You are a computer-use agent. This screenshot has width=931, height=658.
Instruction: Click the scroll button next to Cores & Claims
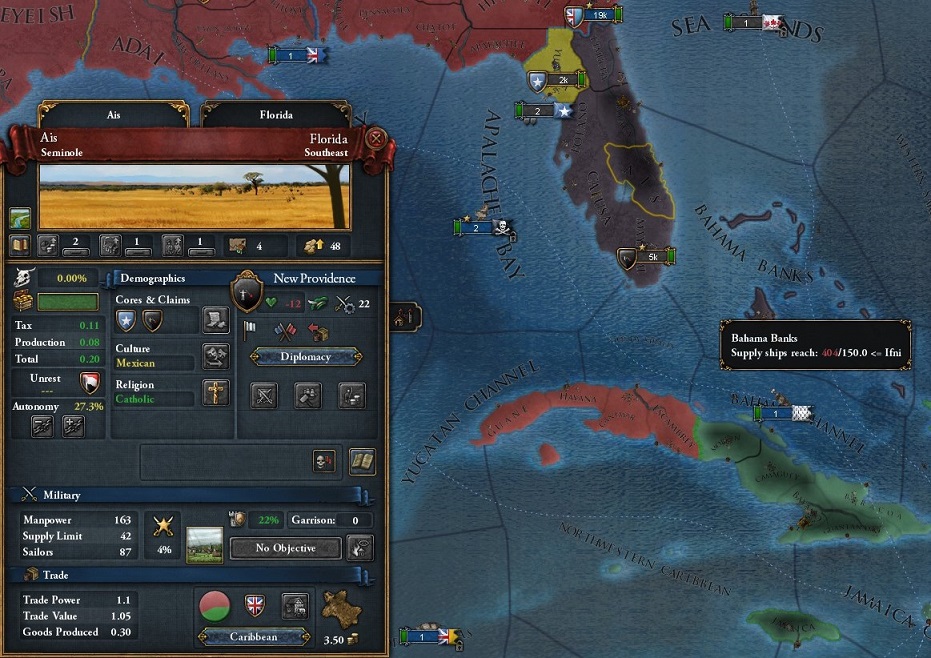(x=215, y=320)
